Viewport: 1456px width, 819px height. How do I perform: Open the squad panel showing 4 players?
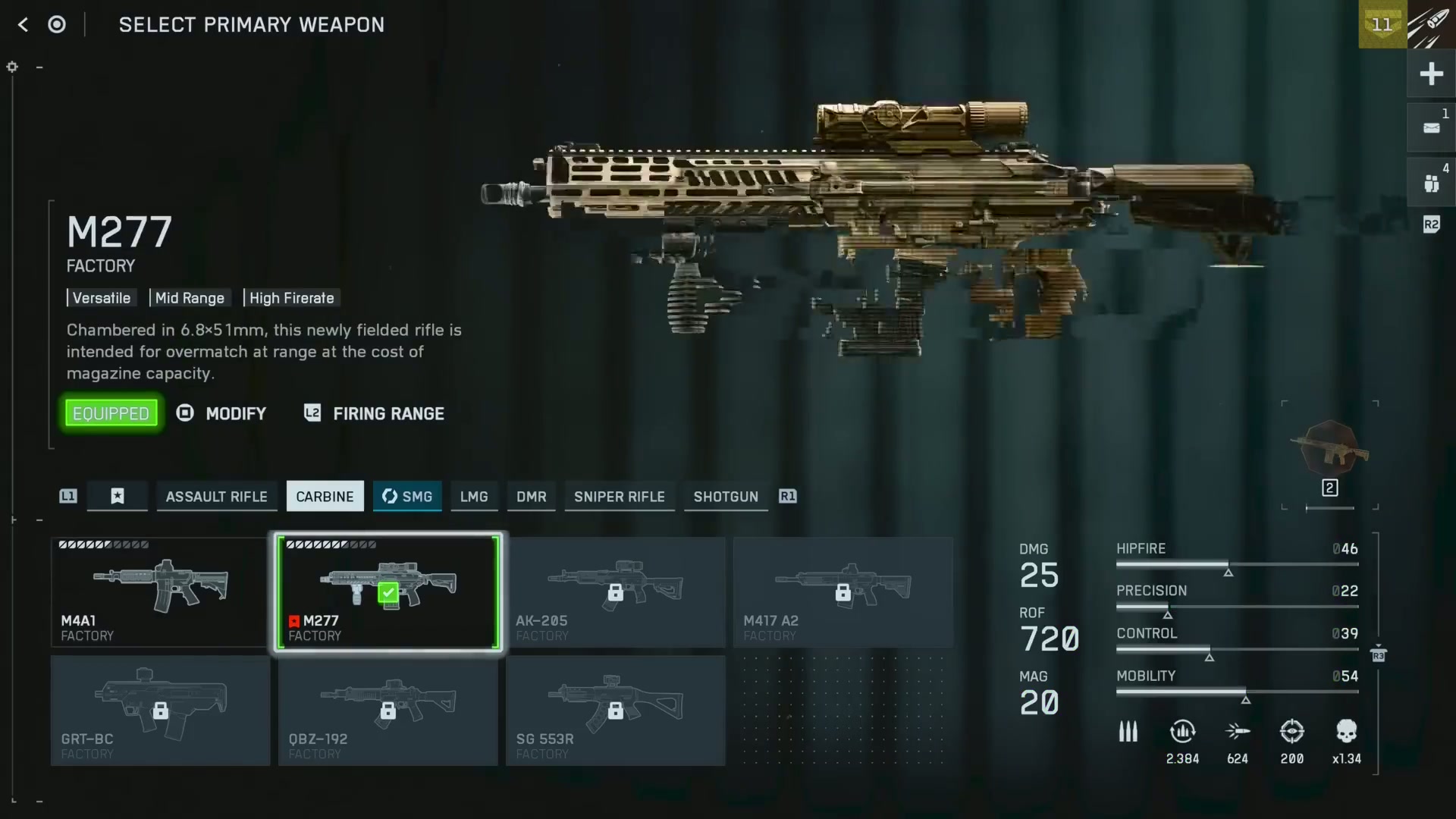click(1432, 182)
